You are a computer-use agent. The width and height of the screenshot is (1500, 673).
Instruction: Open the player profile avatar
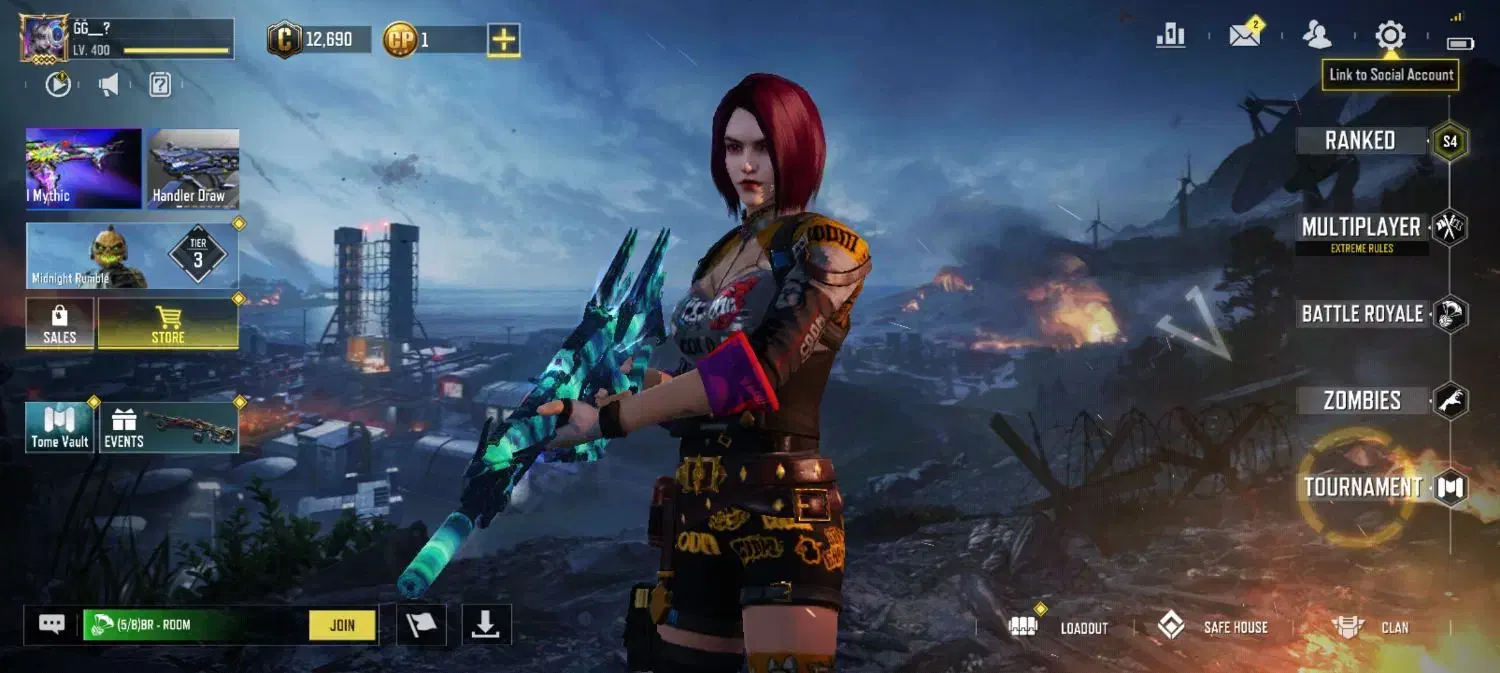click(45, 39)
